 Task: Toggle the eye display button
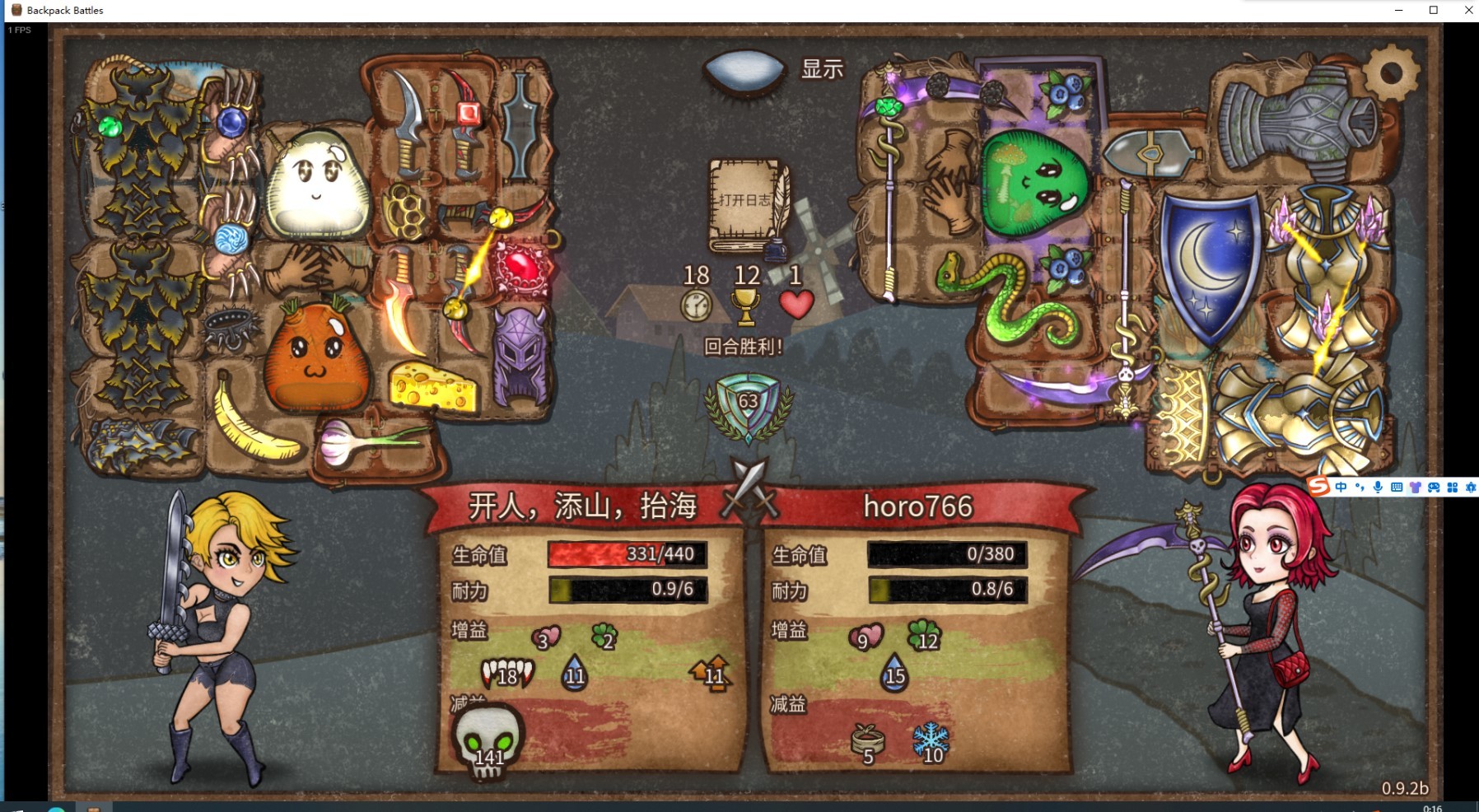(744, 71)
